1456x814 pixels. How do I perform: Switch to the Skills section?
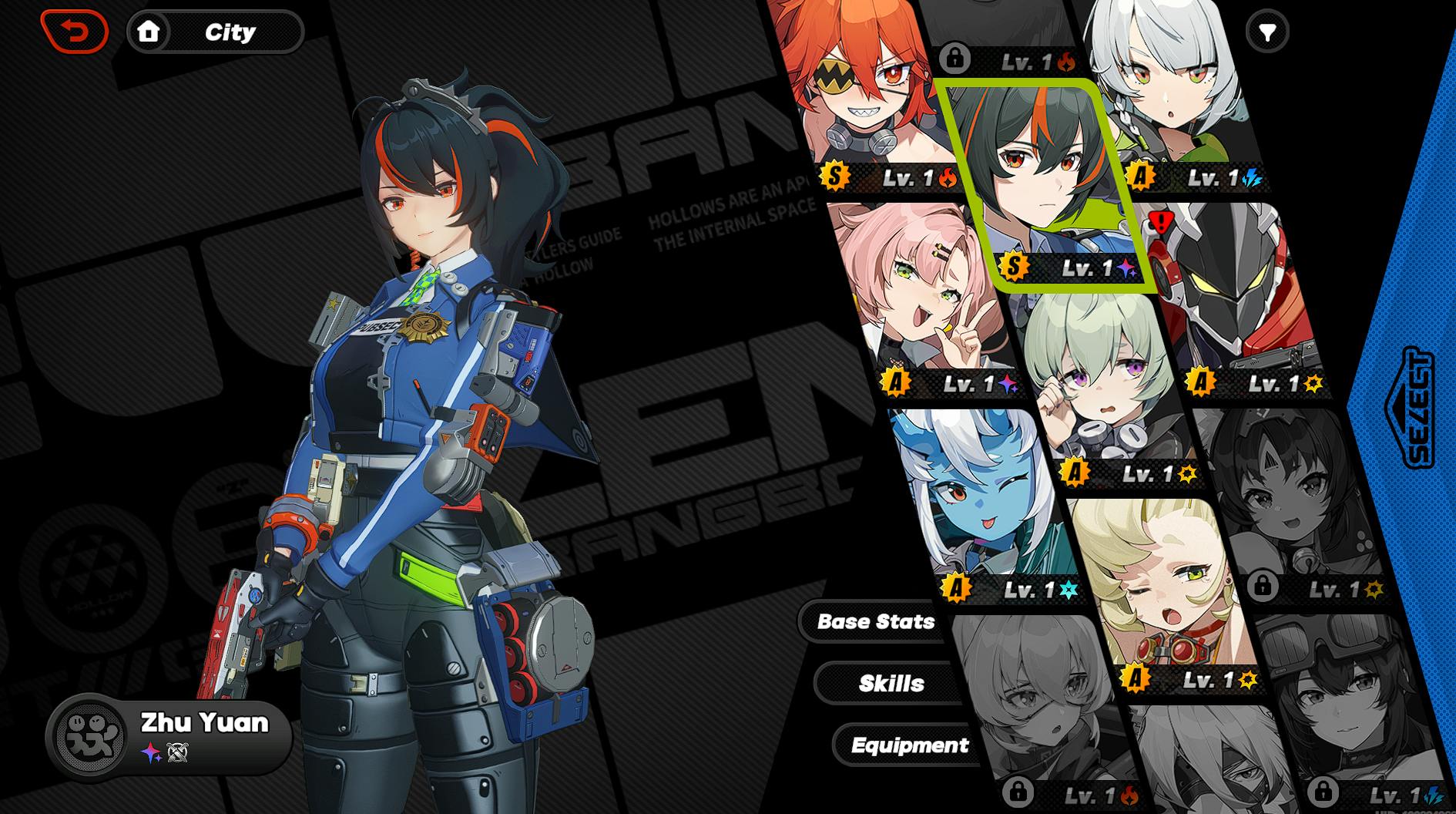click(891, 683)
